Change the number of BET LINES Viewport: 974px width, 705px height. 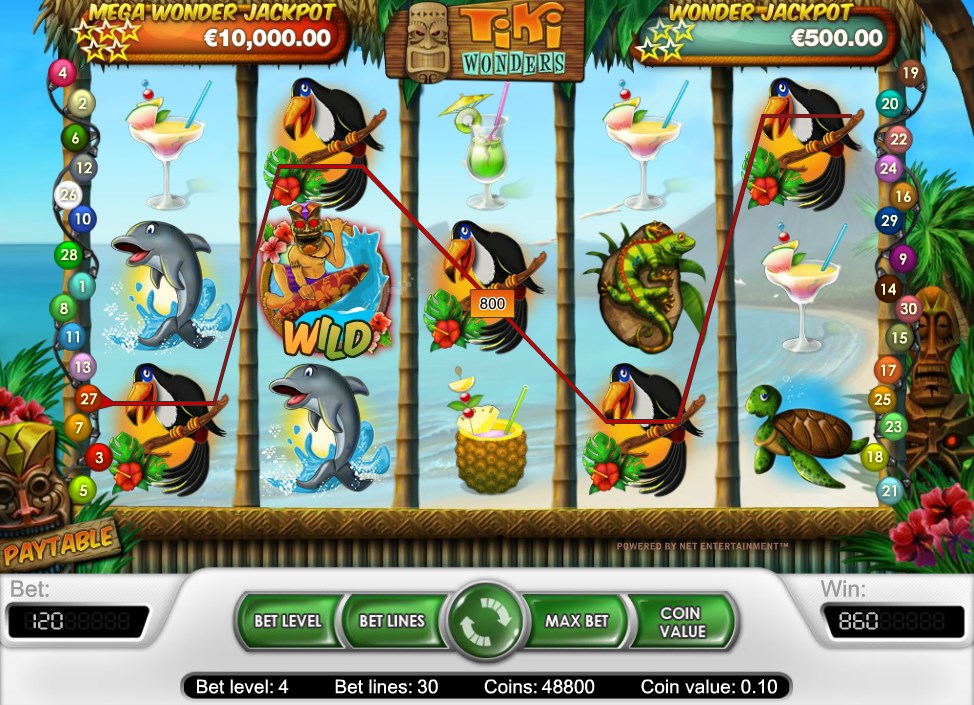tap(392, 622)
